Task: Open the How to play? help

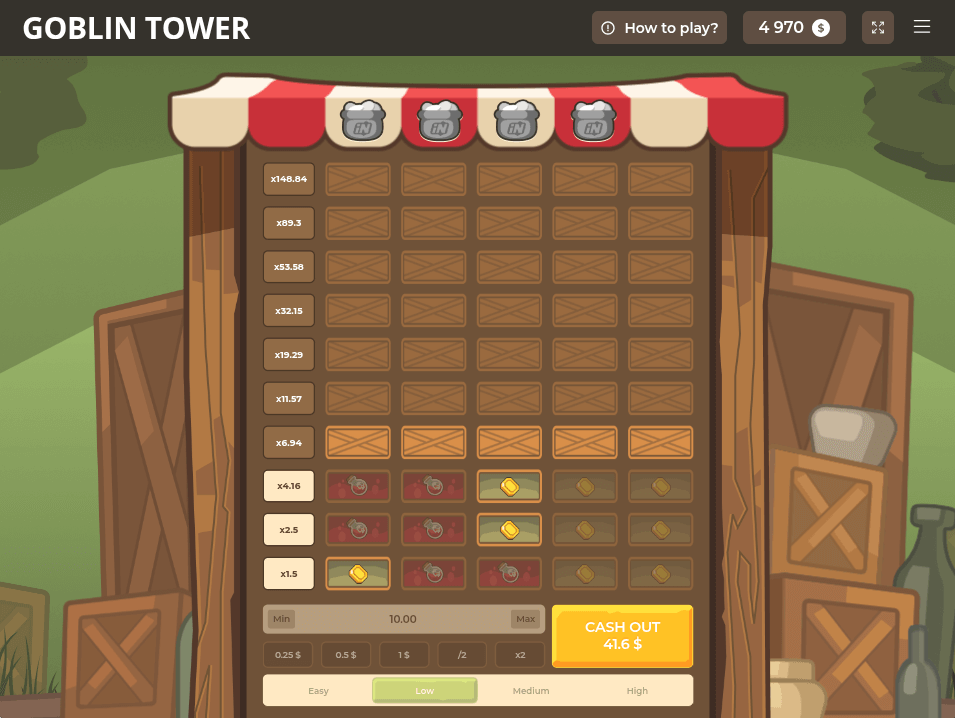Action: point(660,28)
